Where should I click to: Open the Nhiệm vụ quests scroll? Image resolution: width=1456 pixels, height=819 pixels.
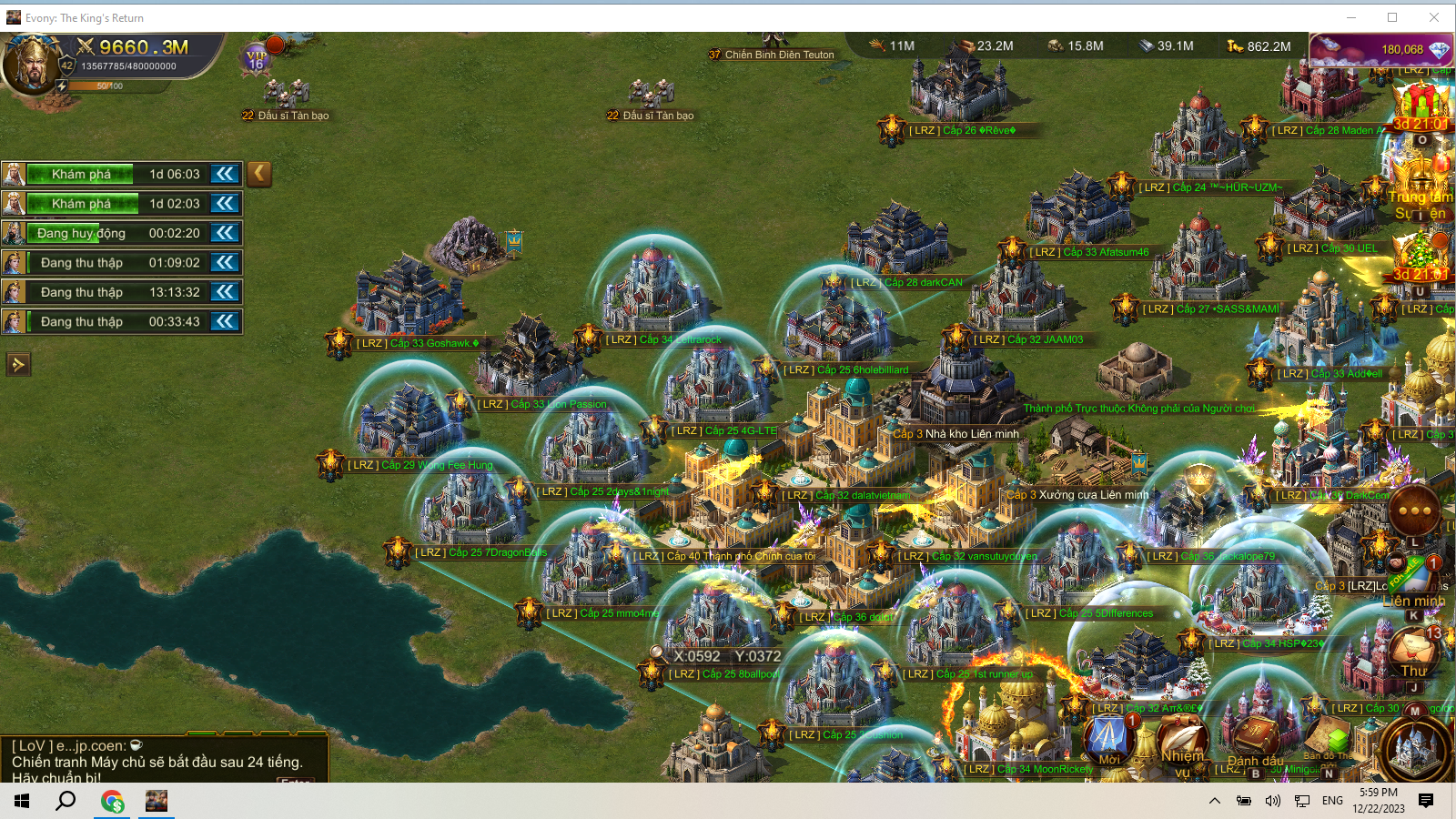1182,739
